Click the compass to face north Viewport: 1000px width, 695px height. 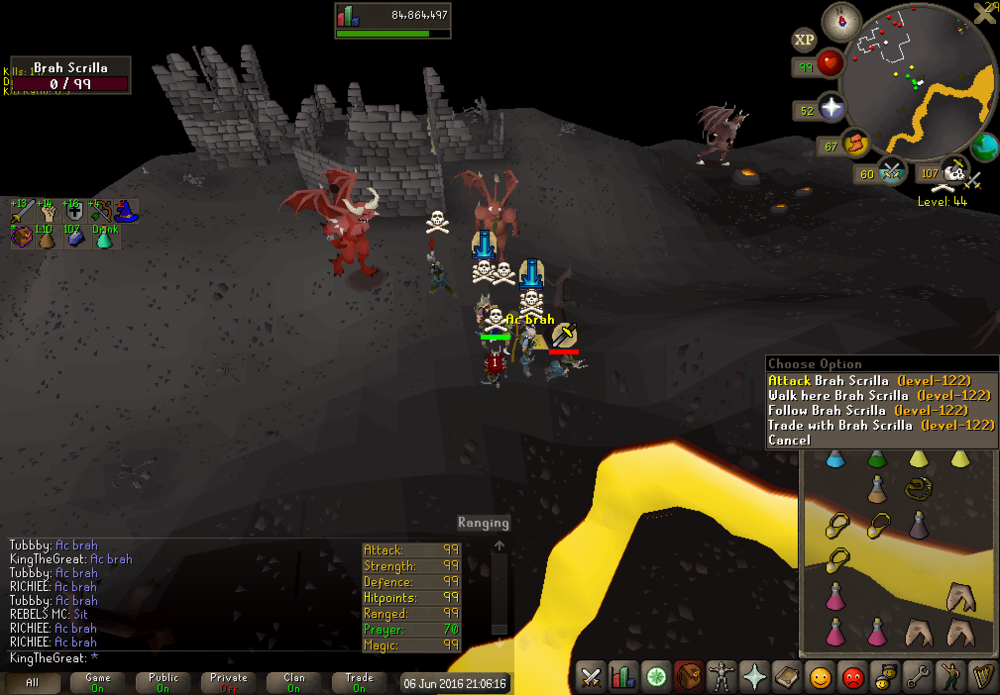(x=841, y=21)
